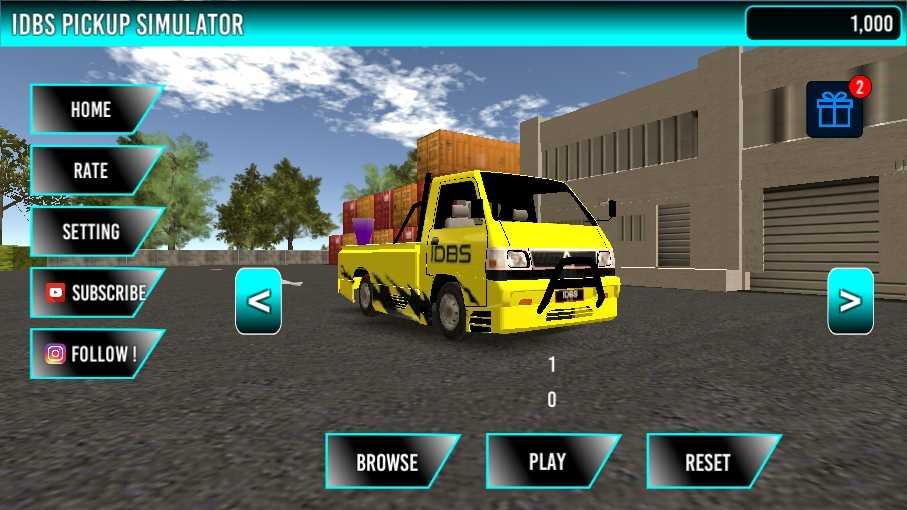Click the YouTube Subscribe button
Image resolution: width=907 pixels, height=510 pixels.
(x=95, y=293)
